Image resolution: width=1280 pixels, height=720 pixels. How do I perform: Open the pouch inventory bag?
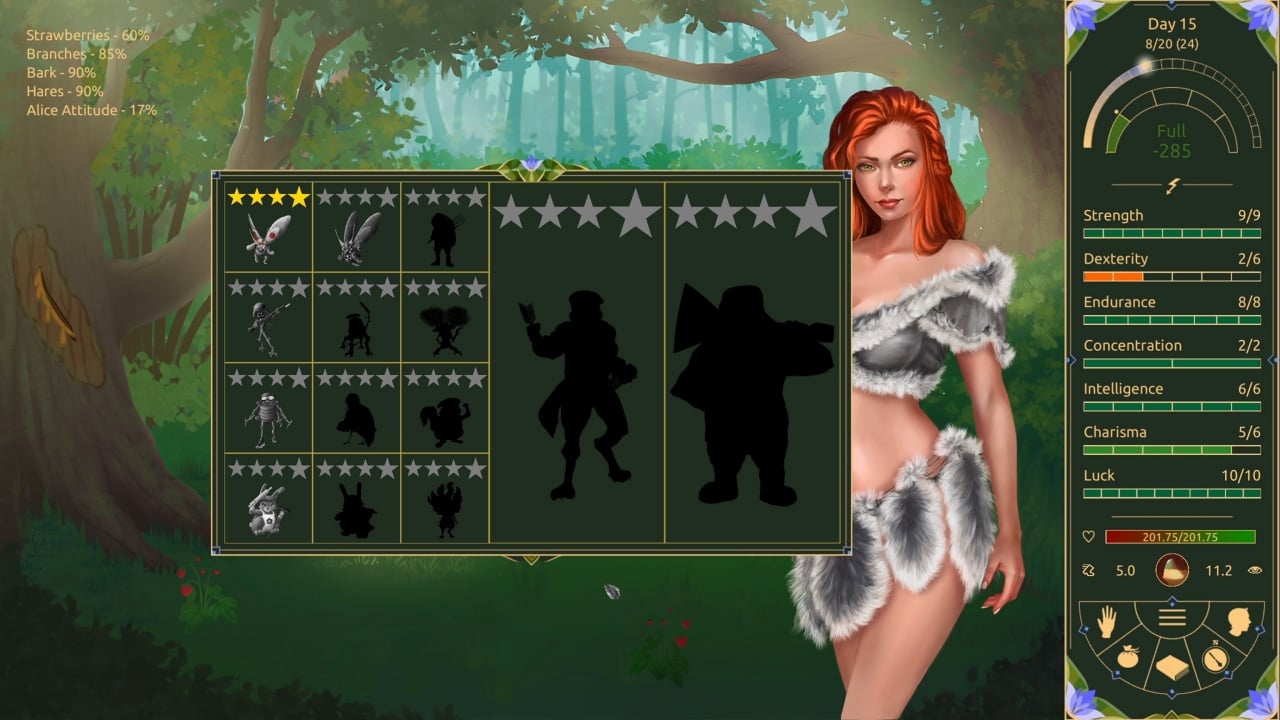click(x=1127, y=659)
